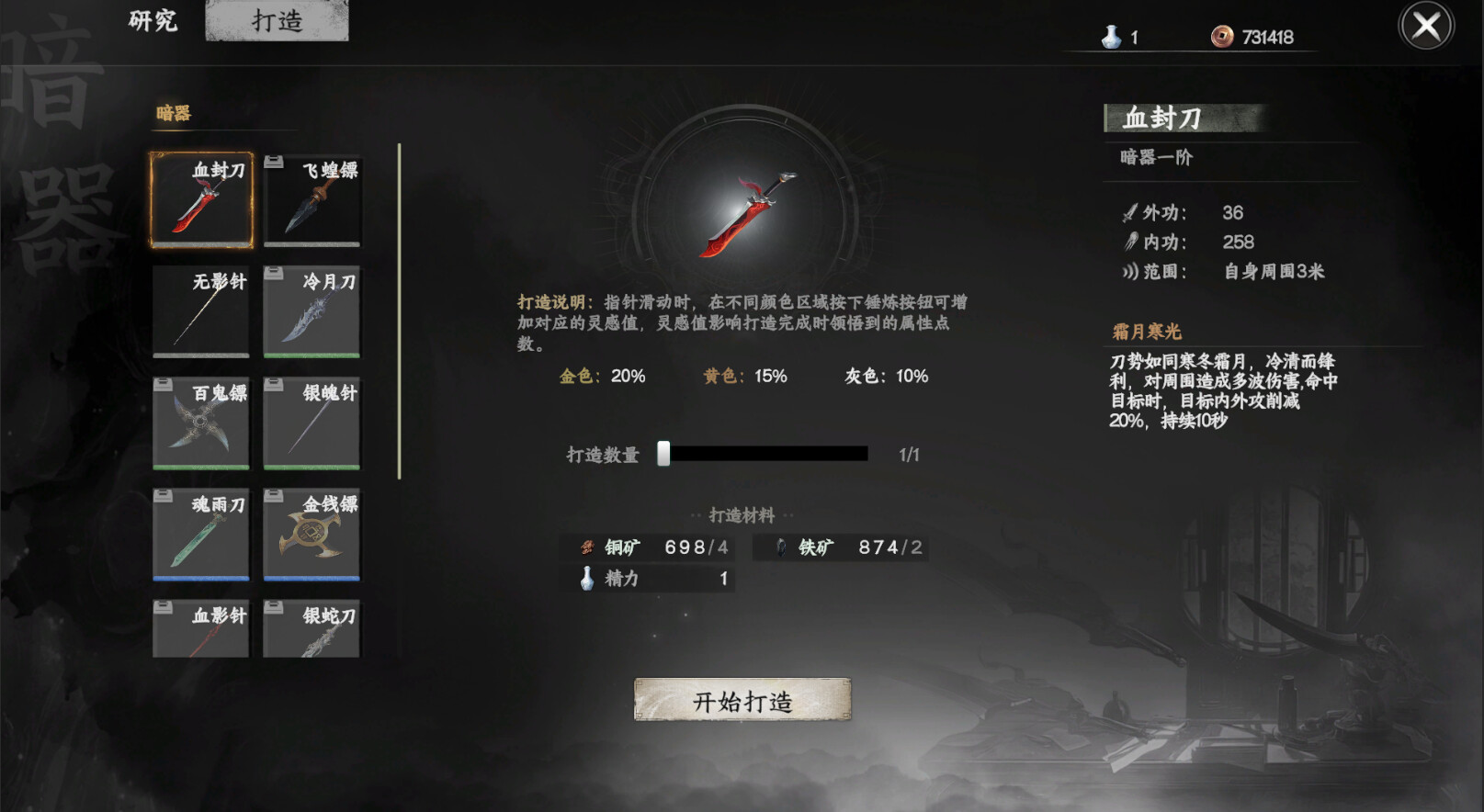Select the 魂雨刀 green blade icon

[x=199, y=536]
